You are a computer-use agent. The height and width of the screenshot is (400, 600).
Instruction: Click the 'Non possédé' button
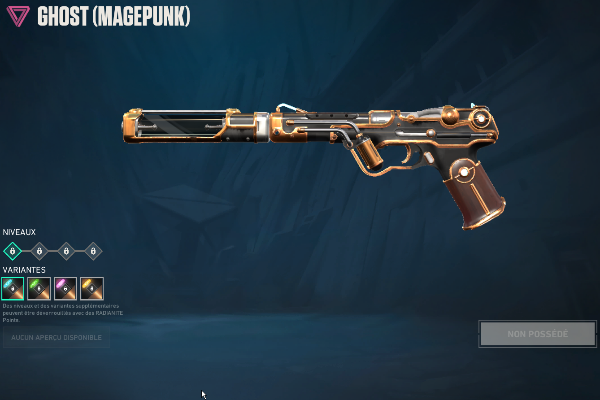(537, 334)
